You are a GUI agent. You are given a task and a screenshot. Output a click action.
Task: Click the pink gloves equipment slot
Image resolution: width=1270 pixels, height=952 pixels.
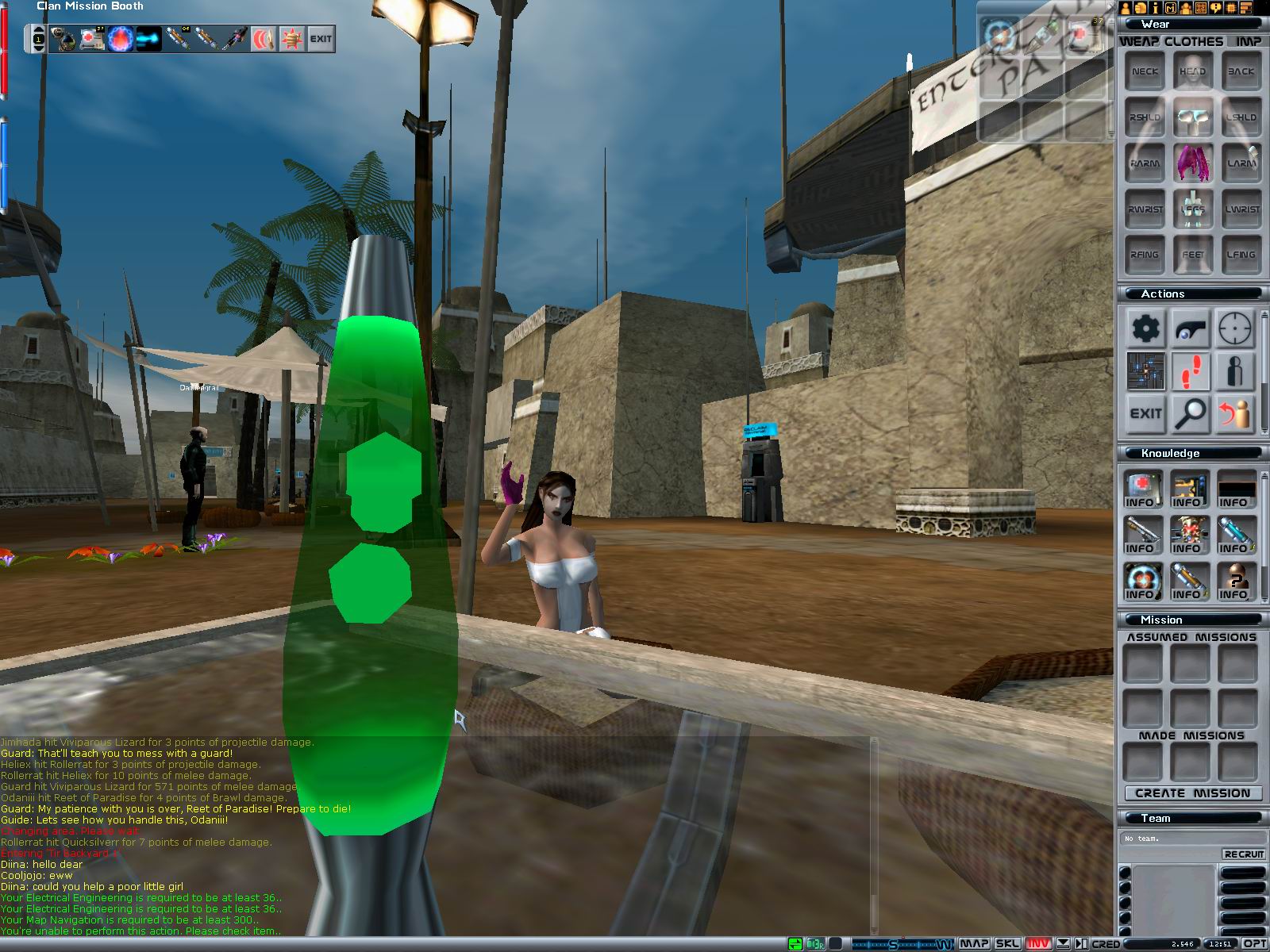coord(1192,163)
